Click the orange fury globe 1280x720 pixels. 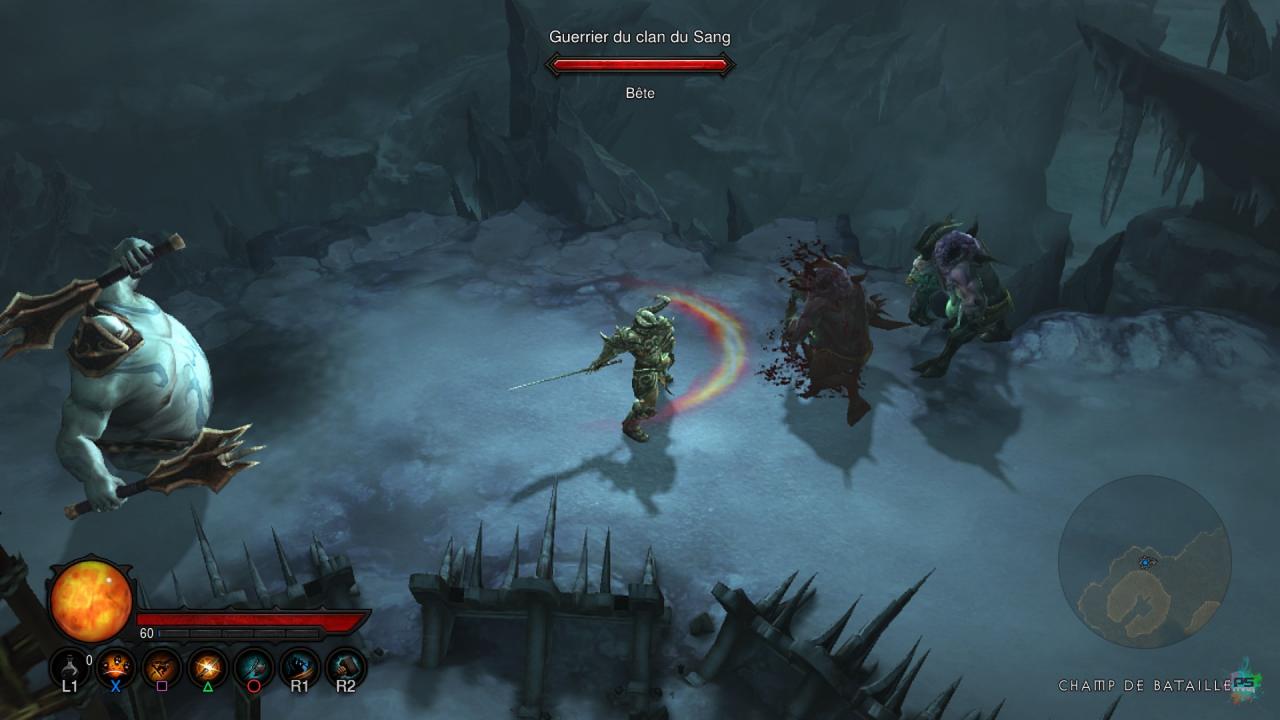tap(91, 601)
